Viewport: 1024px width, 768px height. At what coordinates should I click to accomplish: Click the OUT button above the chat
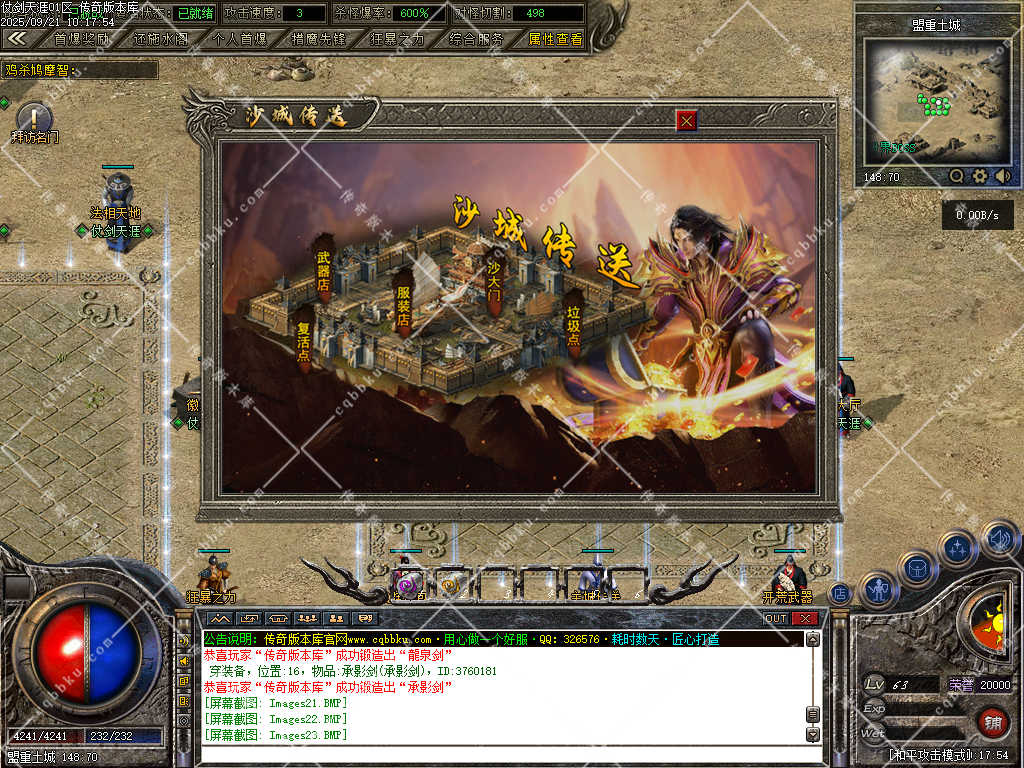click(x=776, y=618)
